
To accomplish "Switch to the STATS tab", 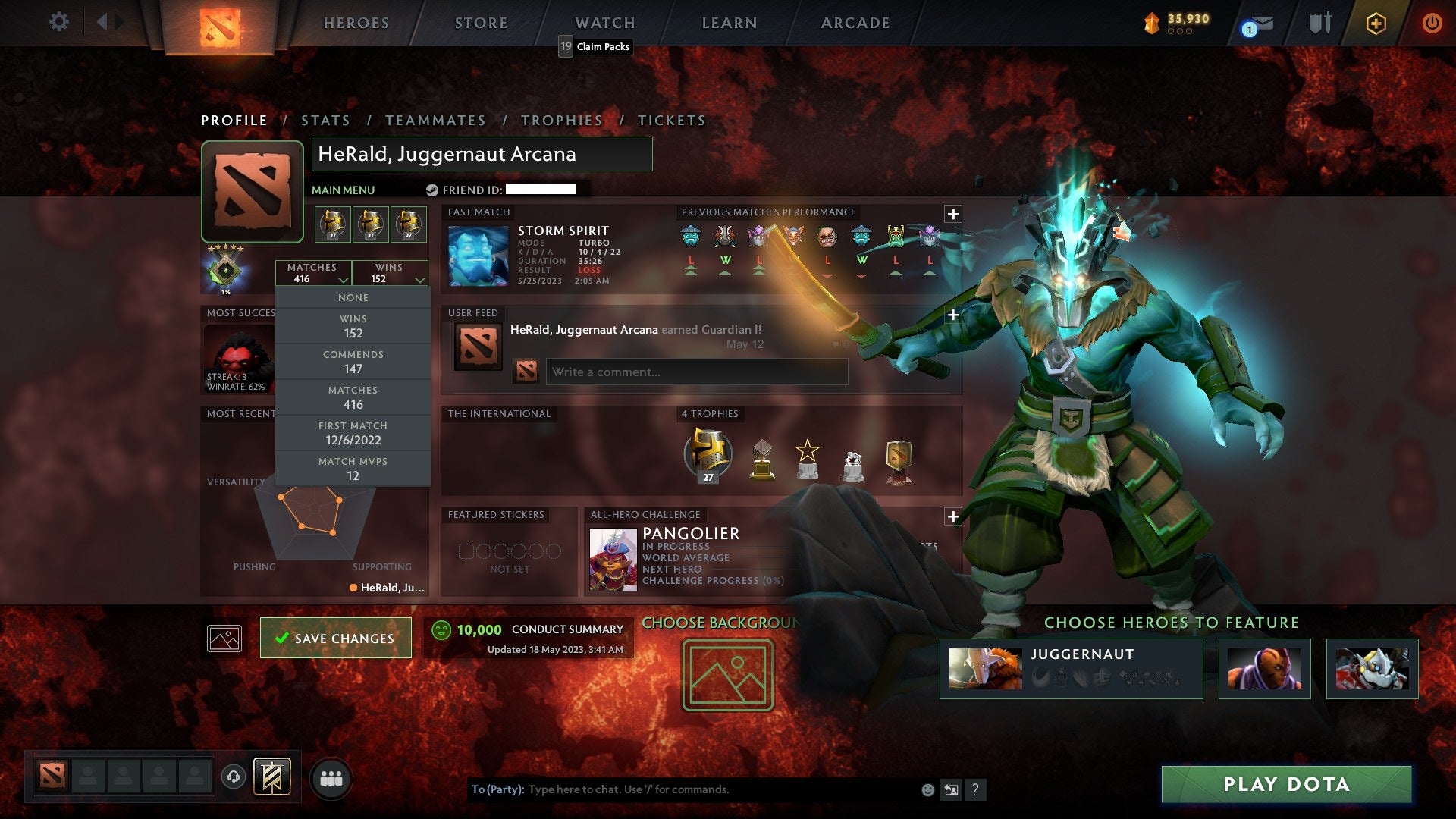I will click(325, 120).
